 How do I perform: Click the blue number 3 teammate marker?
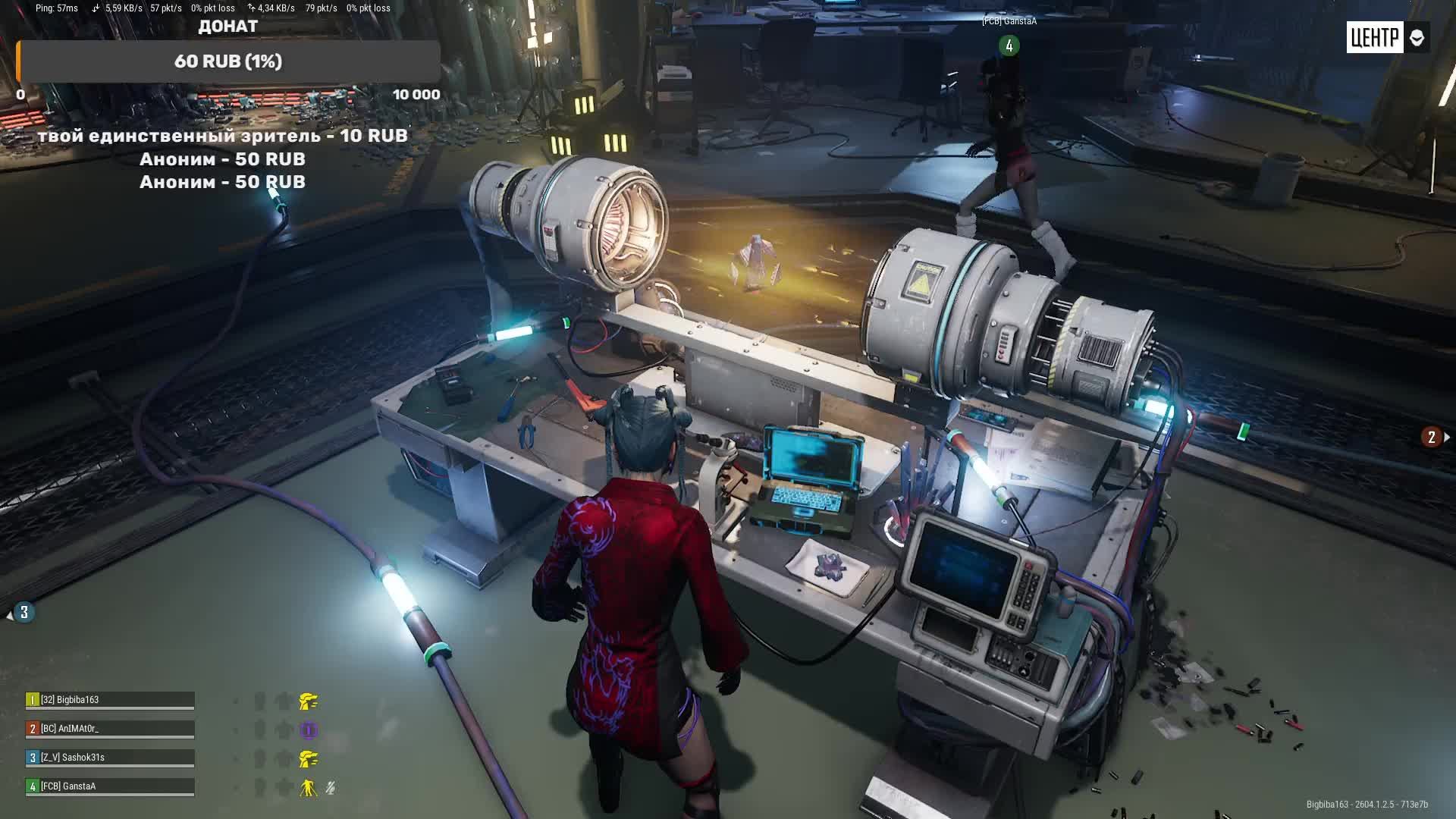click(x=24, y=613)
